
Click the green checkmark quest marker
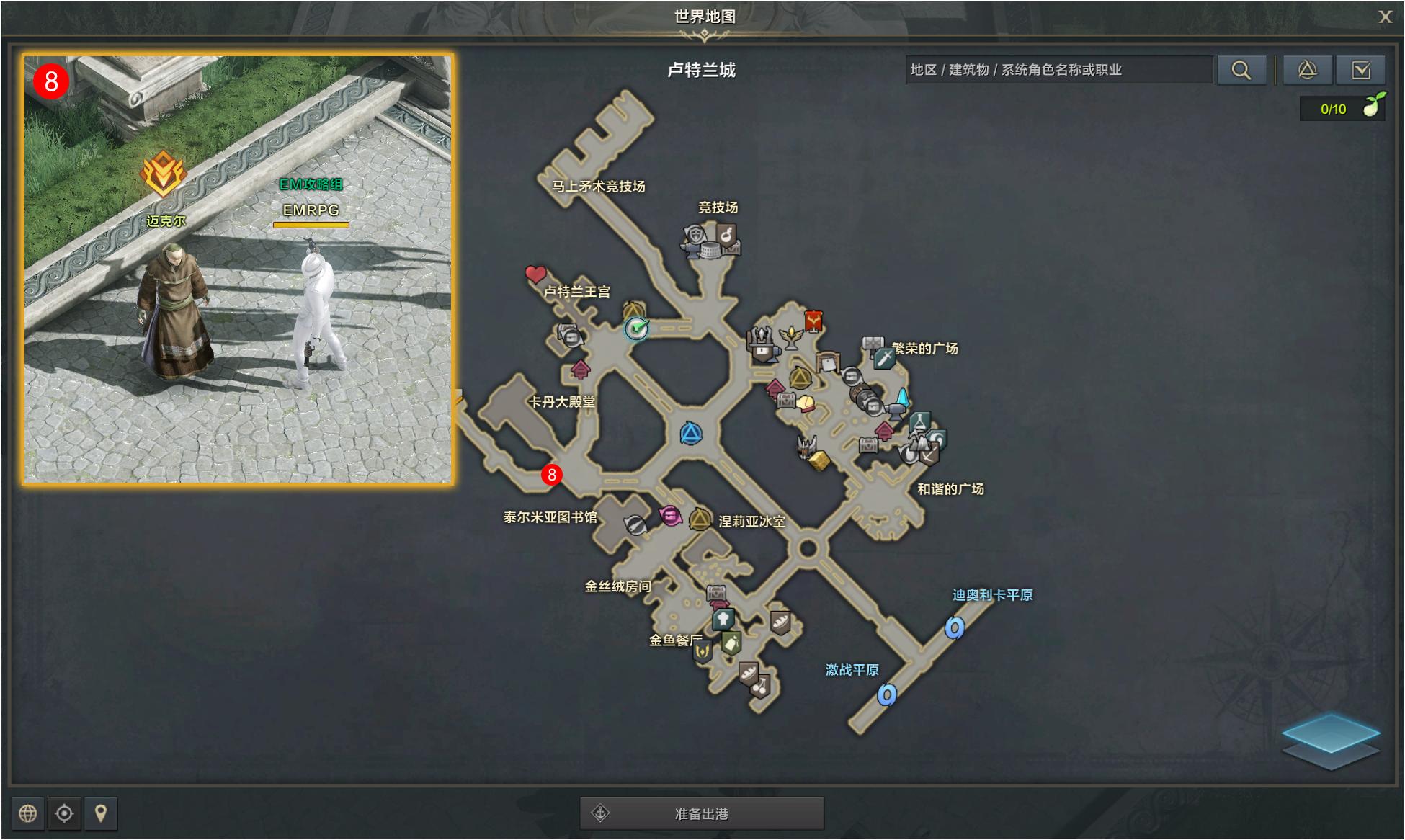coord(637,329)
